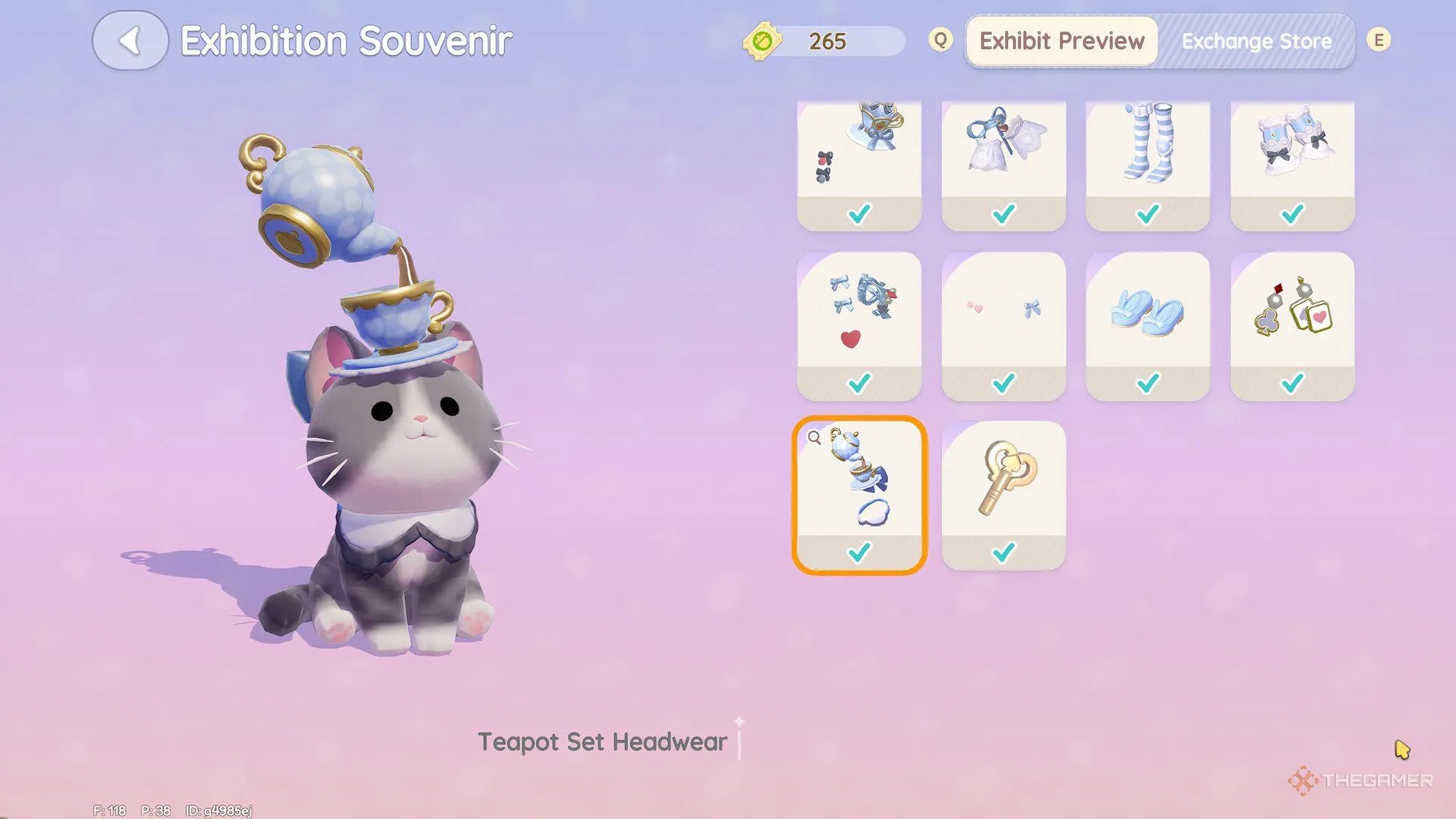Screen dimensions: 1456x819
Task: Go back using the arrow button
Action: (x=130, y=41)
